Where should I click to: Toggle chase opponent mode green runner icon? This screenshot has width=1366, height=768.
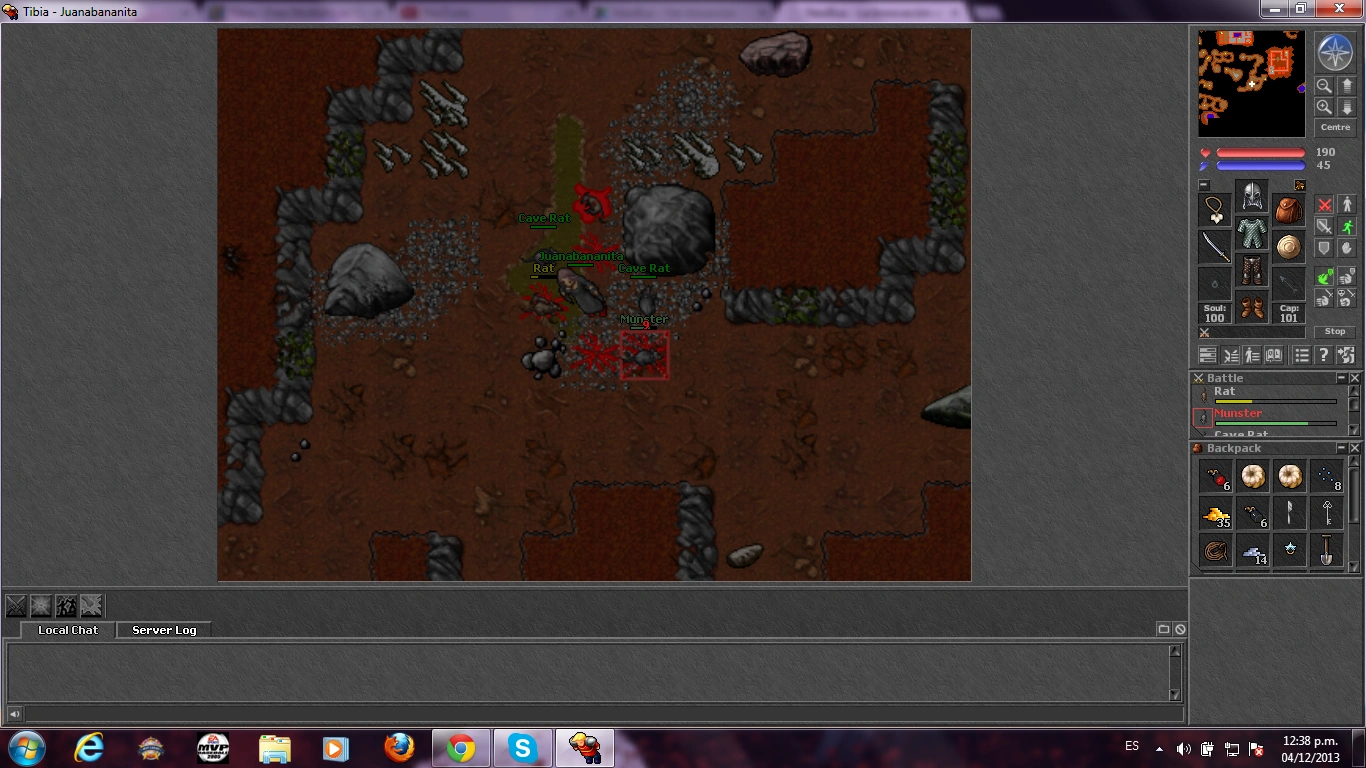[x=1348, y=227]
